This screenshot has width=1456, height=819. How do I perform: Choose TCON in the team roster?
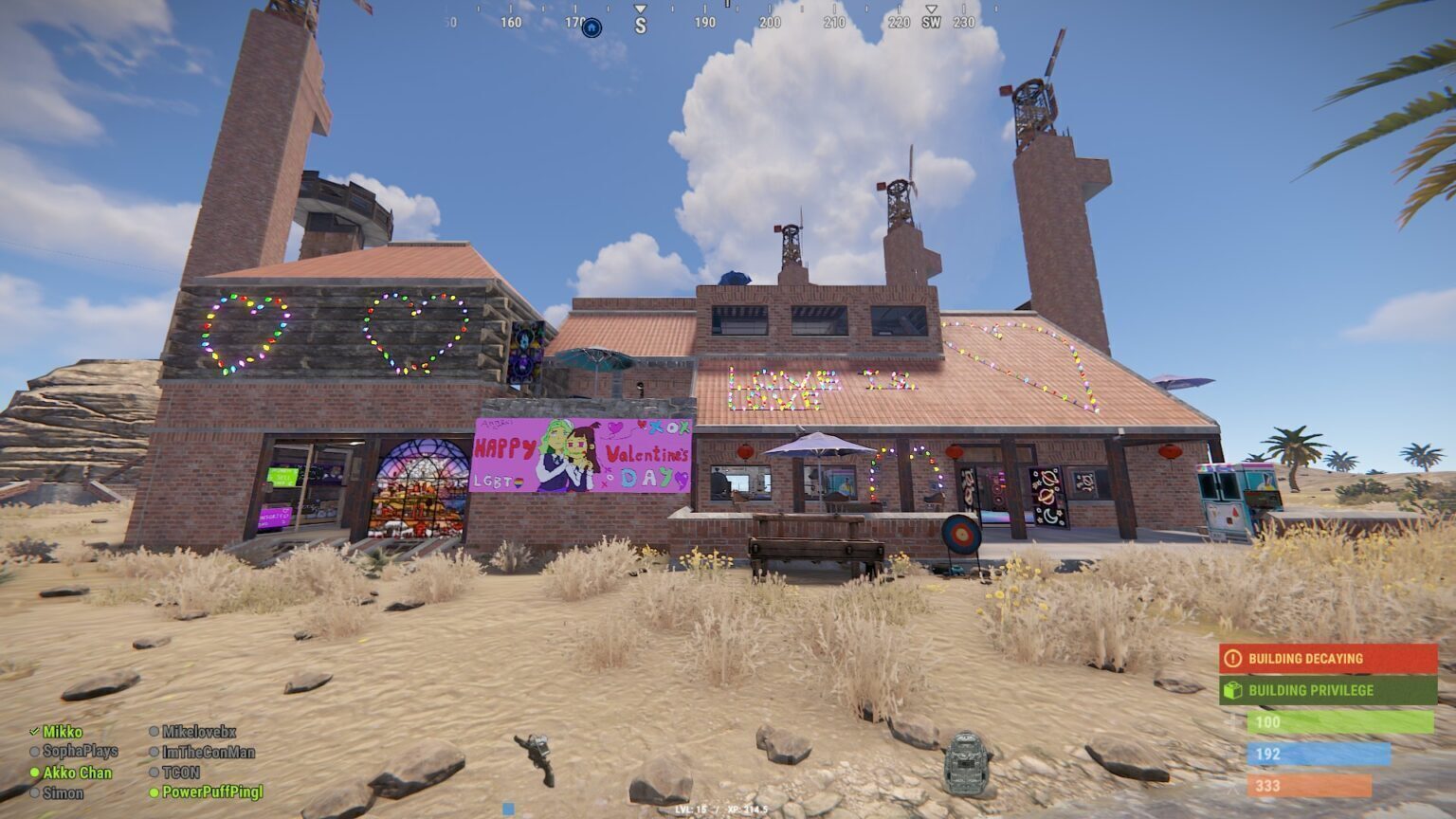[x=180, y=773]
